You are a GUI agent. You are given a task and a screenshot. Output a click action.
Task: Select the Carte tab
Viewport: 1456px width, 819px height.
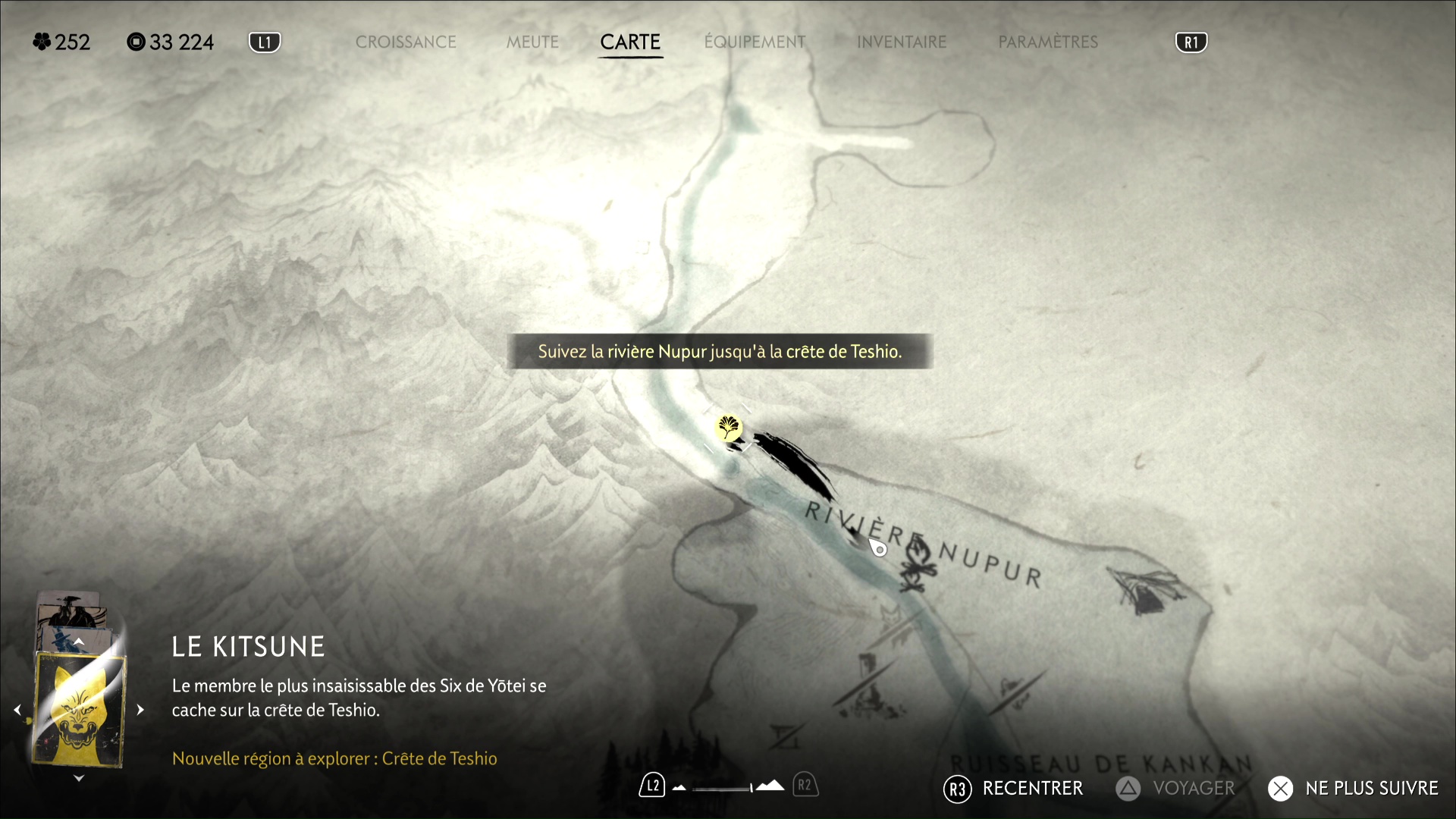[x=630, y=42]
